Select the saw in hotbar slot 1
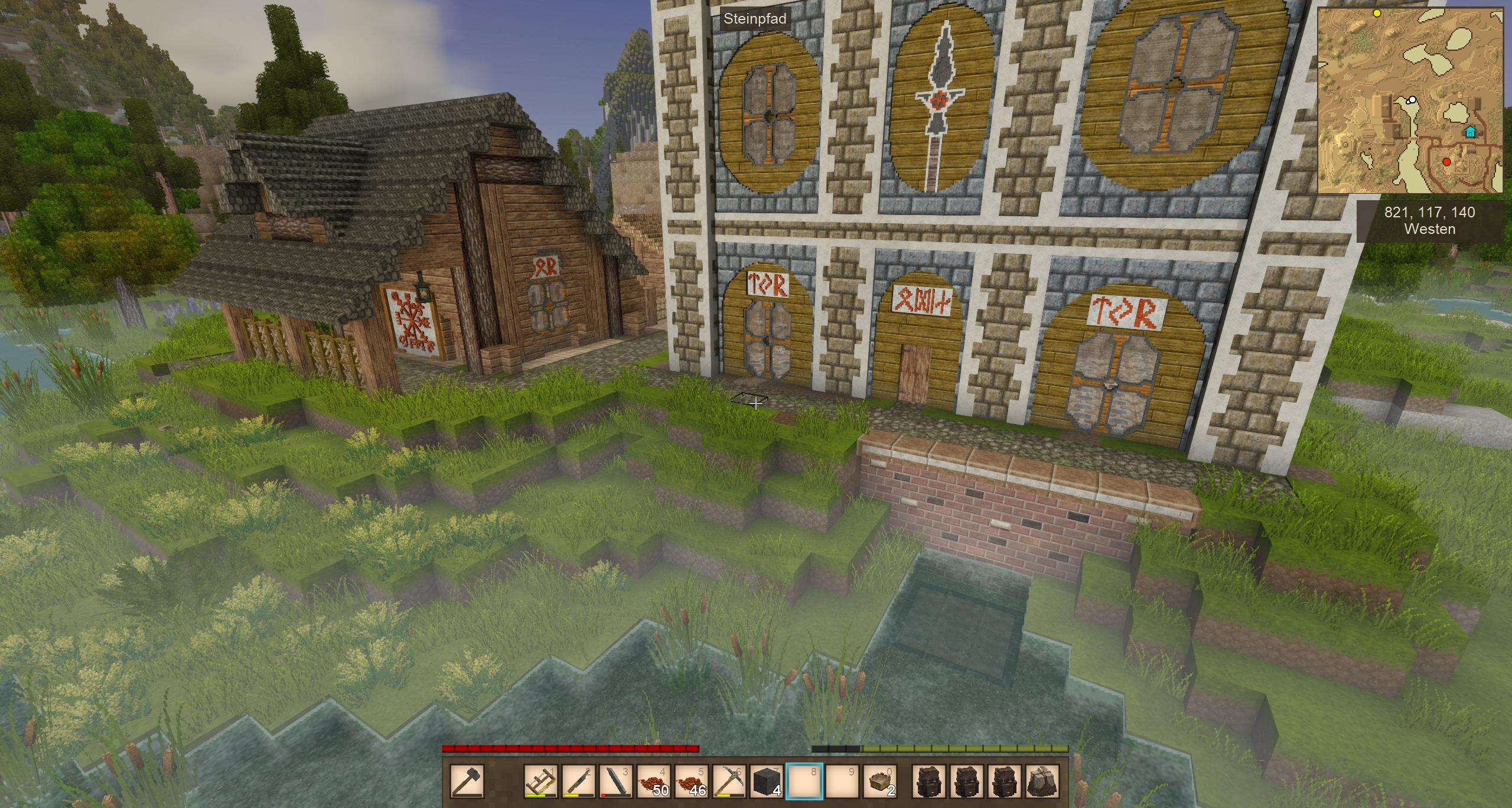This screenshot has height=808, width=1512. (541, 781)
